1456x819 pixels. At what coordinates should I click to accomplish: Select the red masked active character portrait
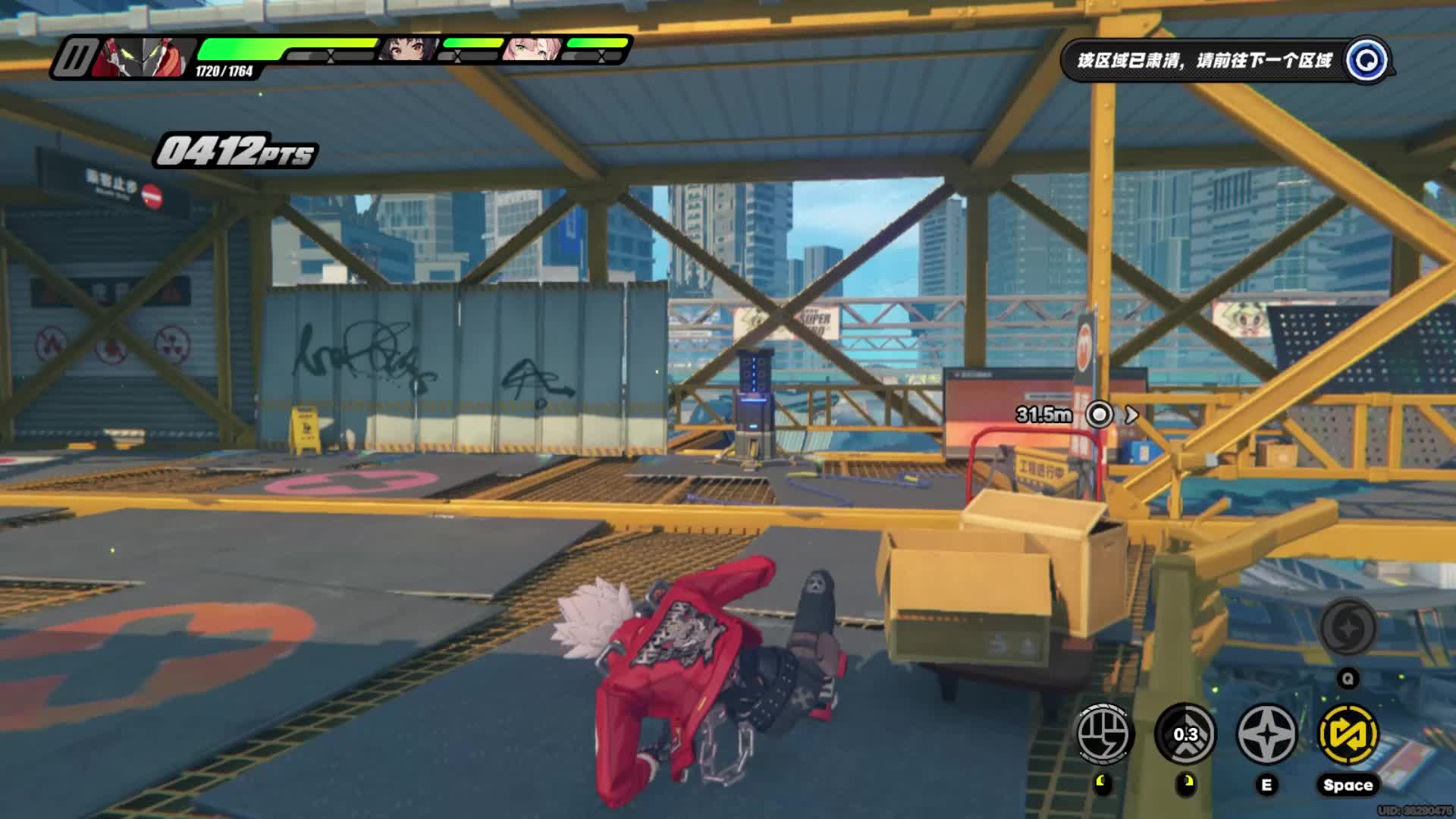pos(142,57)
